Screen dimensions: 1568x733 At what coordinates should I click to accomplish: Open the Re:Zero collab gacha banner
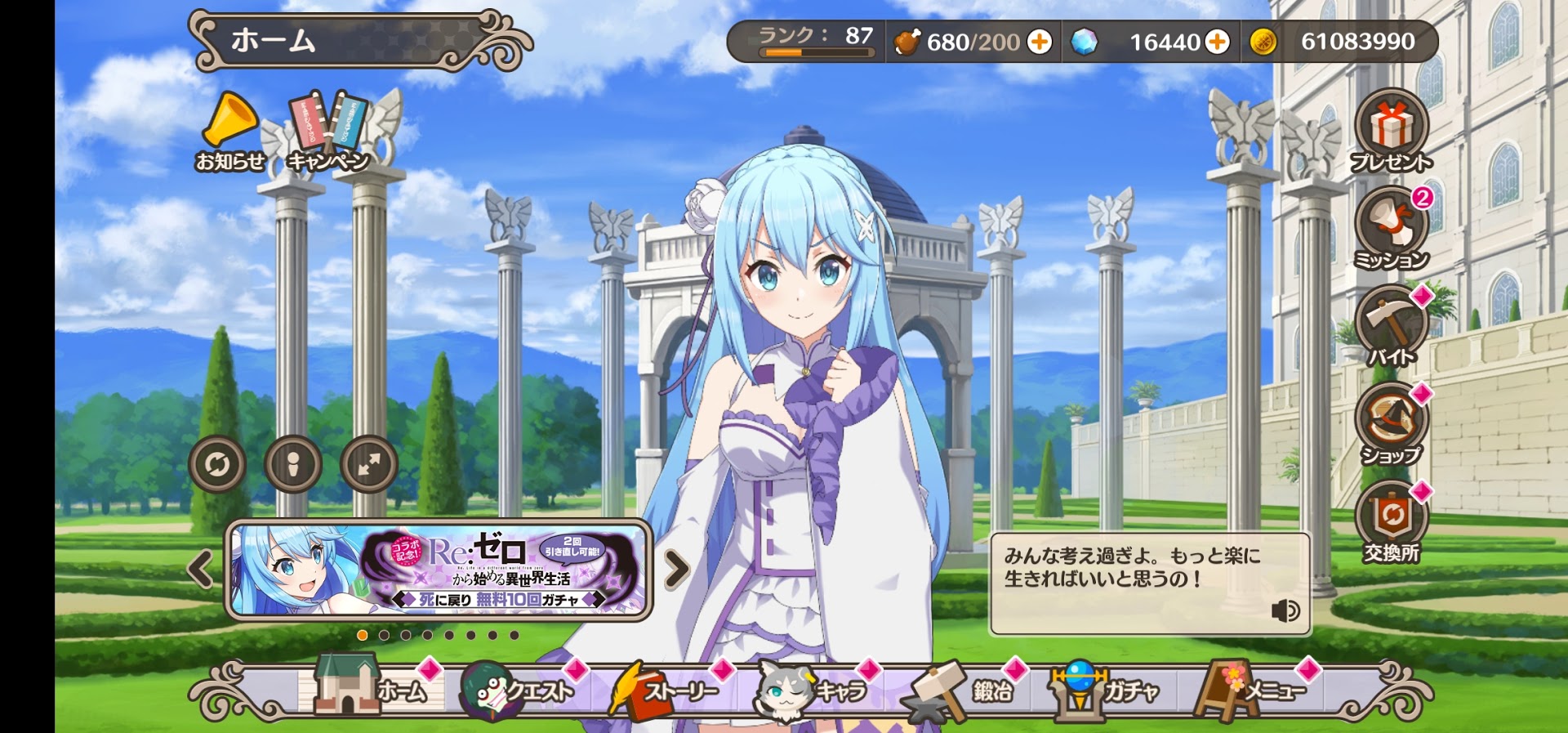[x=439, y=570]
